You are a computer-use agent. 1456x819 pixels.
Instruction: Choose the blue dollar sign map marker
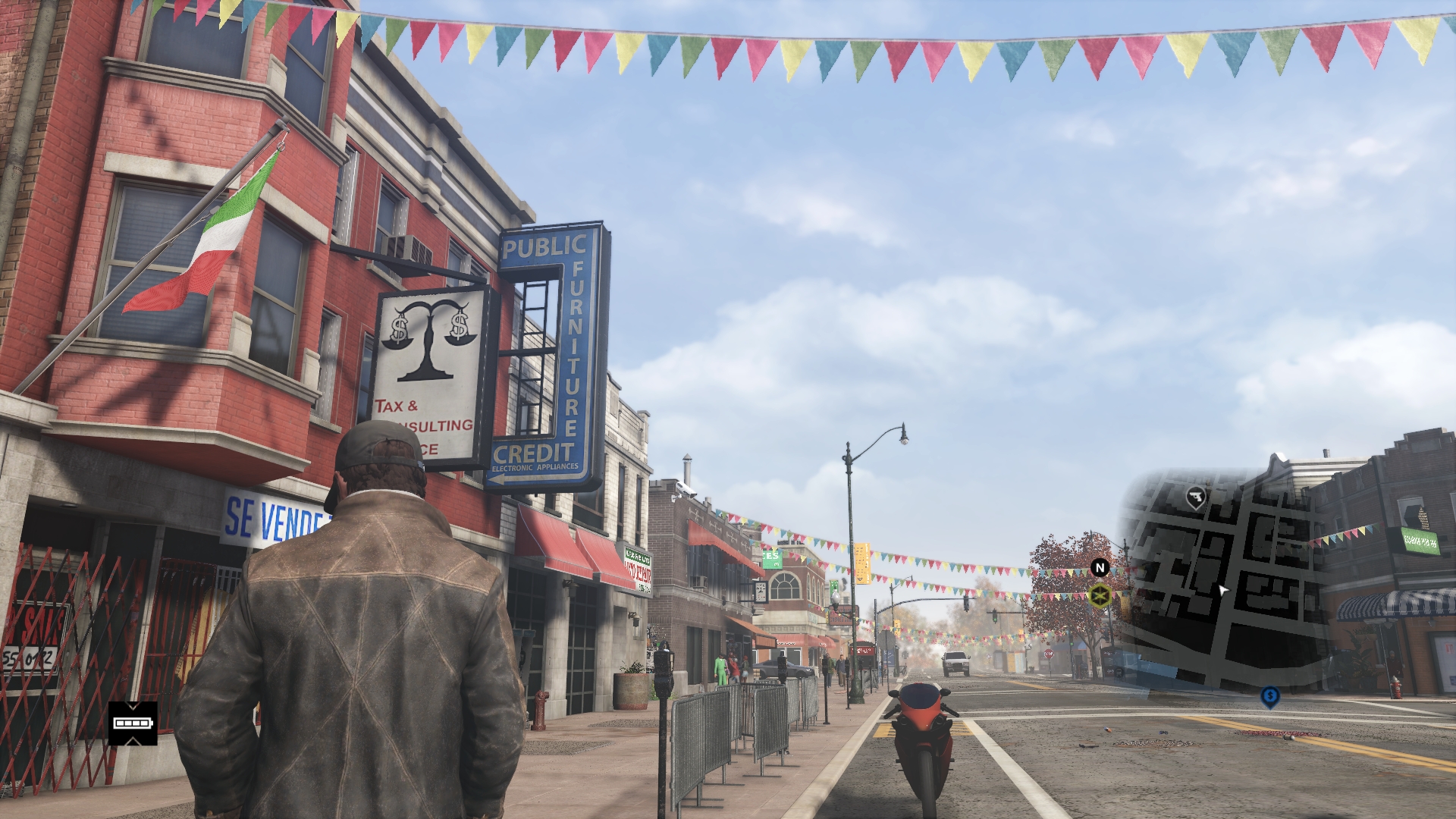coord(1270,696)
